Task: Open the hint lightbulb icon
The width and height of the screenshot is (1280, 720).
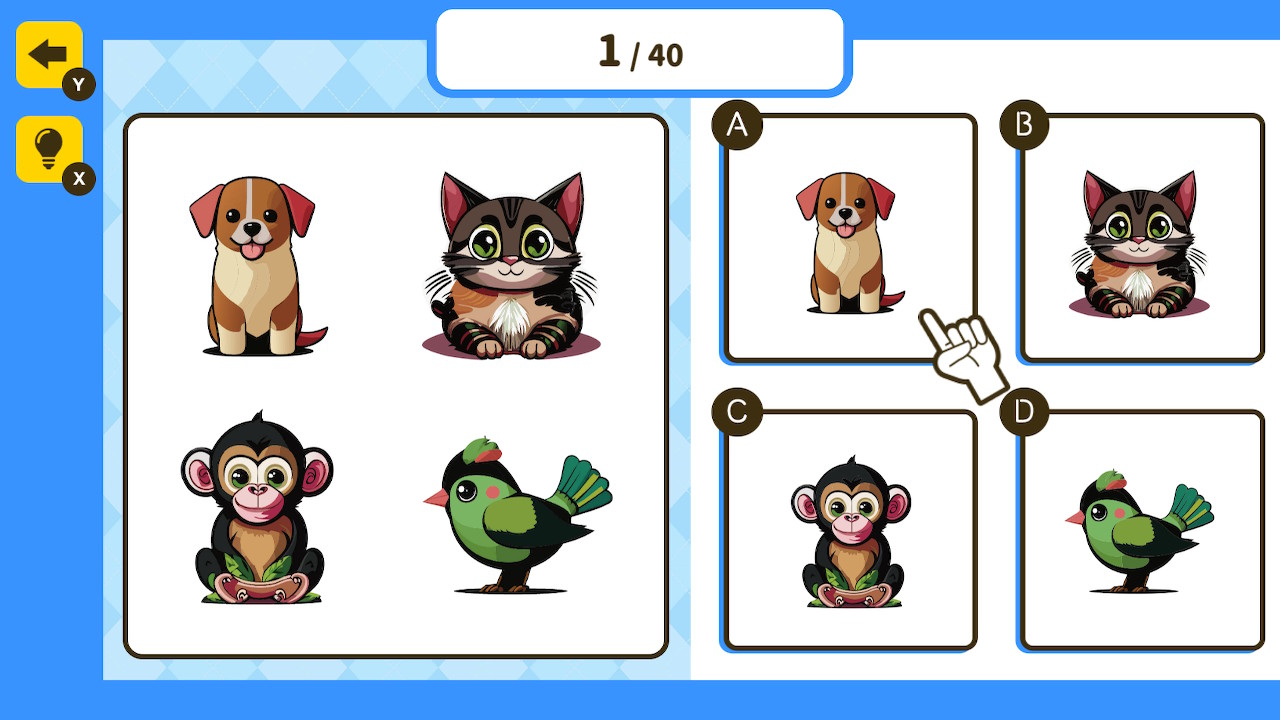Action: pos(48,148)
